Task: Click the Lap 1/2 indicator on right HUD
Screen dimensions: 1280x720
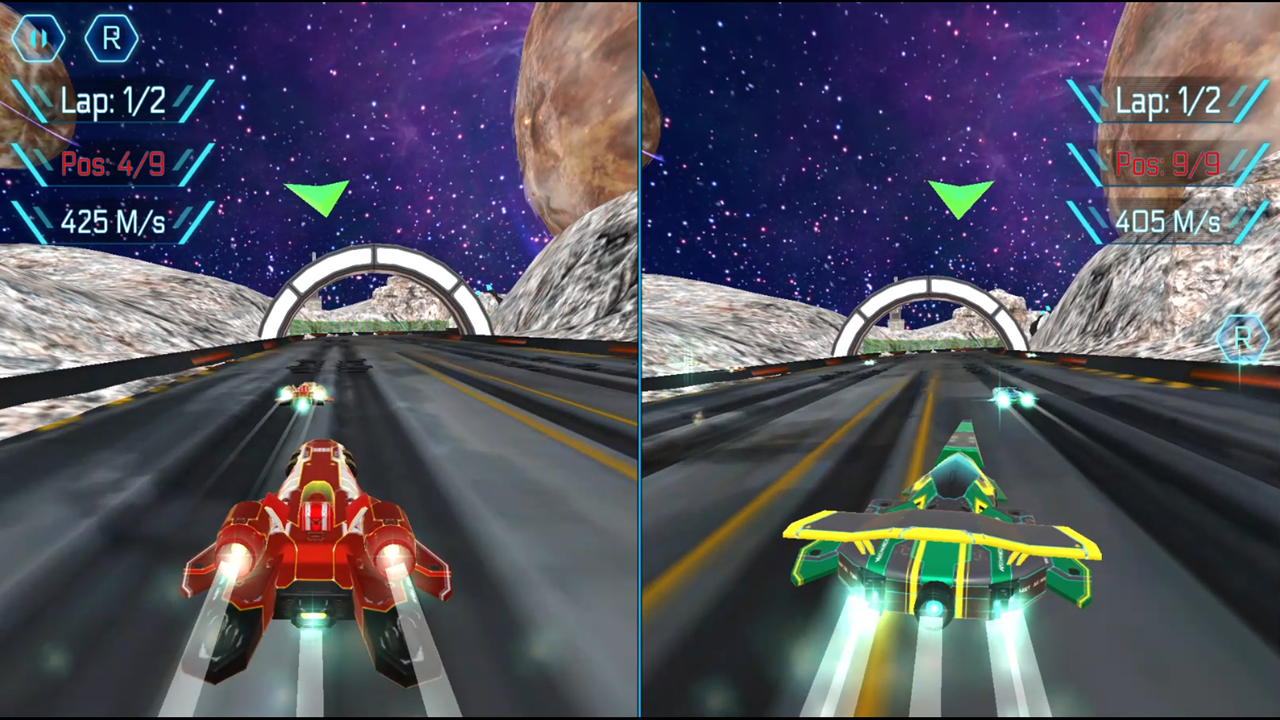Action: click(1168, 101)
